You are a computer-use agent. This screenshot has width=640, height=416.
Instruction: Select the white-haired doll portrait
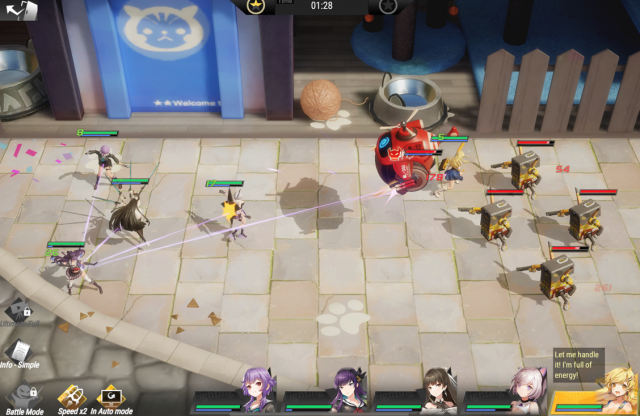[x=527, y=391]
